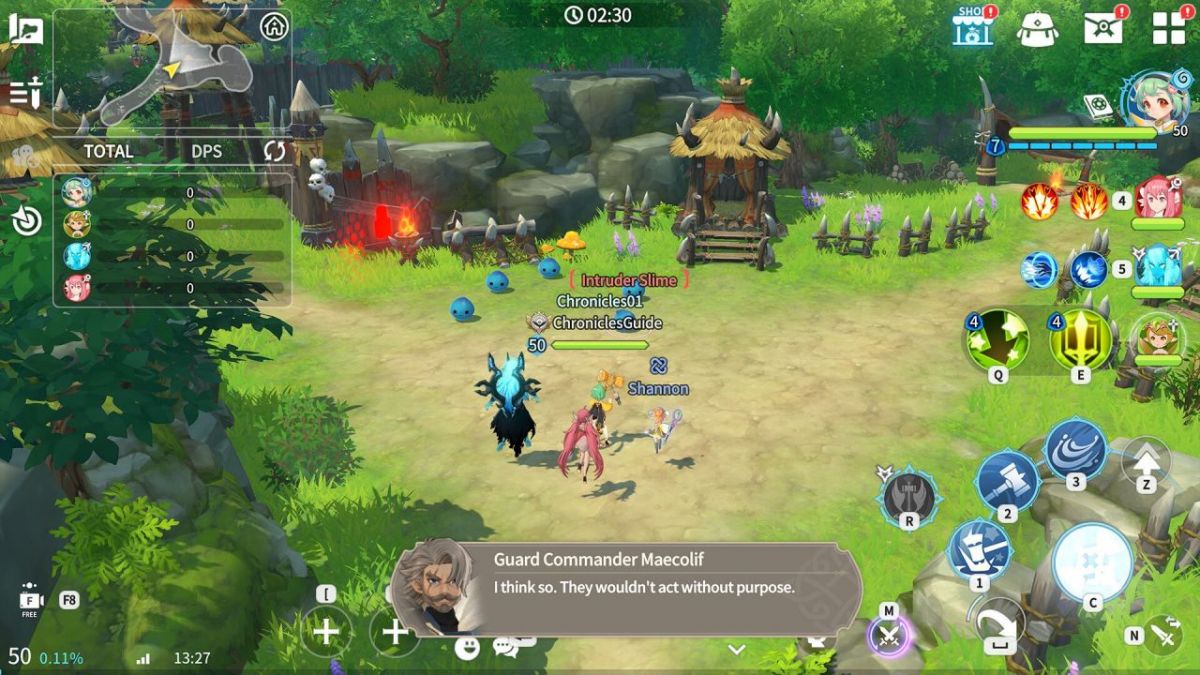Use the curved arrow dodge button

999,623
